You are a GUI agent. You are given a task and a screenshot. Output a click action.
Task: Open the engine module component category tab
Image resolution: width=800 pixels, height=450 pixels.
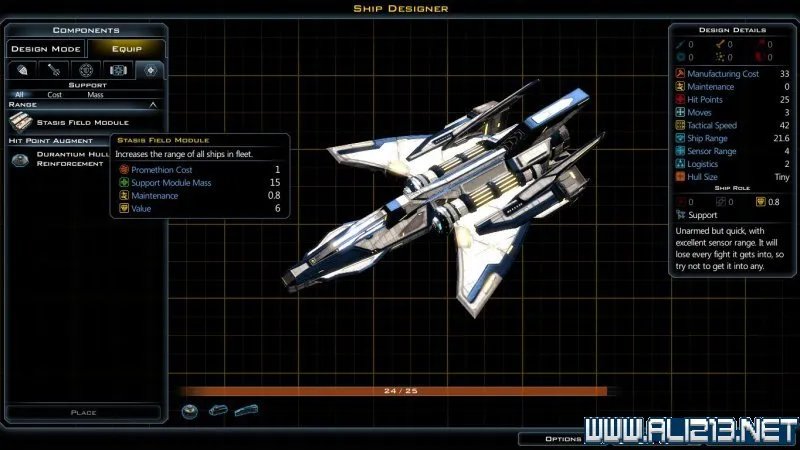pyautogui.click(x=118, y=70)
